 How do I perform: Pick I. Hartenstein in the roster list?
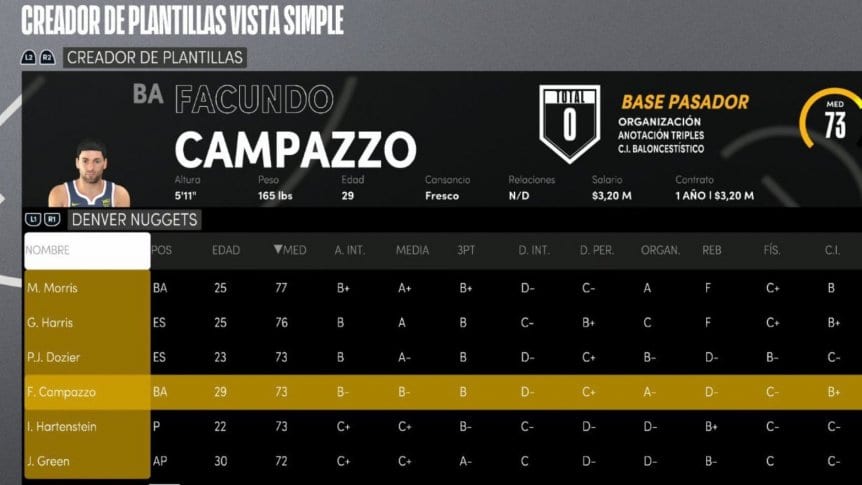point(87,427)
